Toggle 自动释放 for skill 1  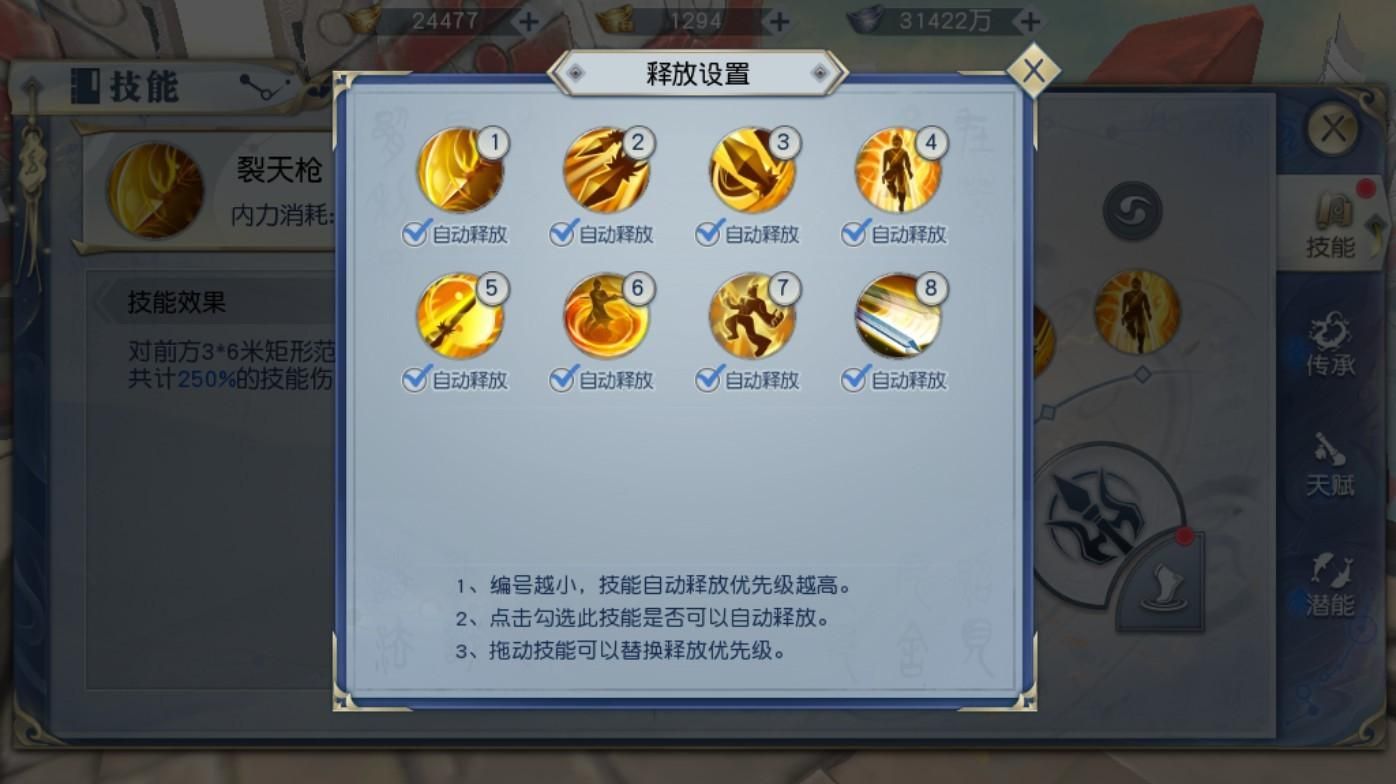(414, 235)
